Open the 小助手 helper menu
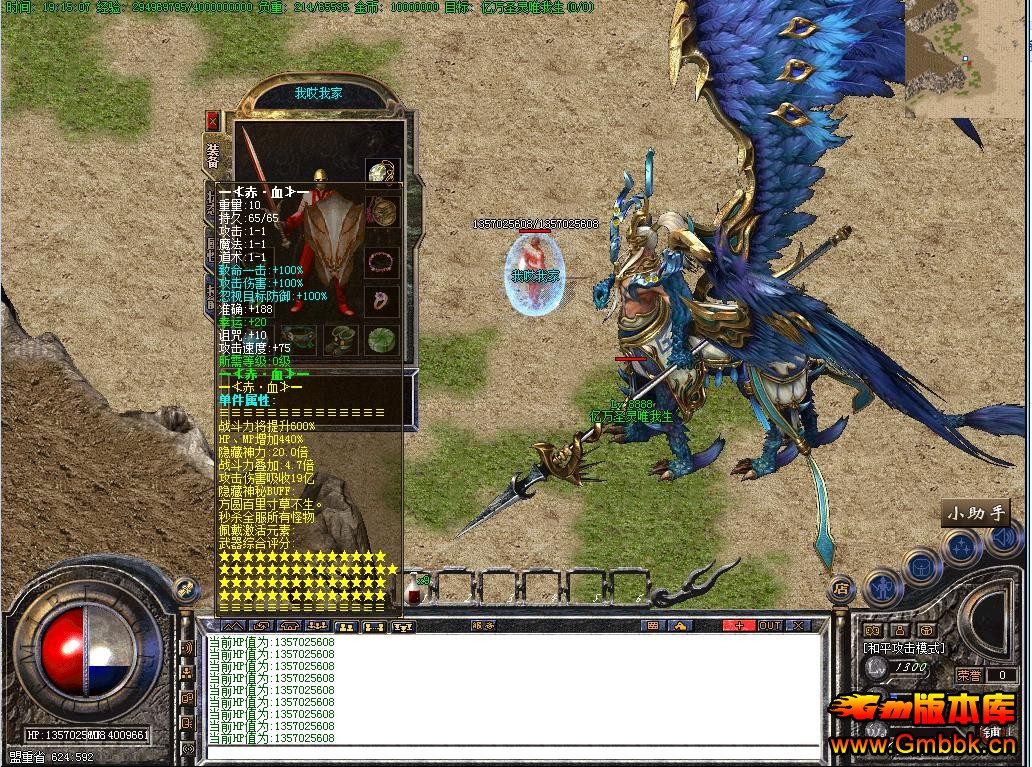The image size is (1032, 767). point(975,514)
